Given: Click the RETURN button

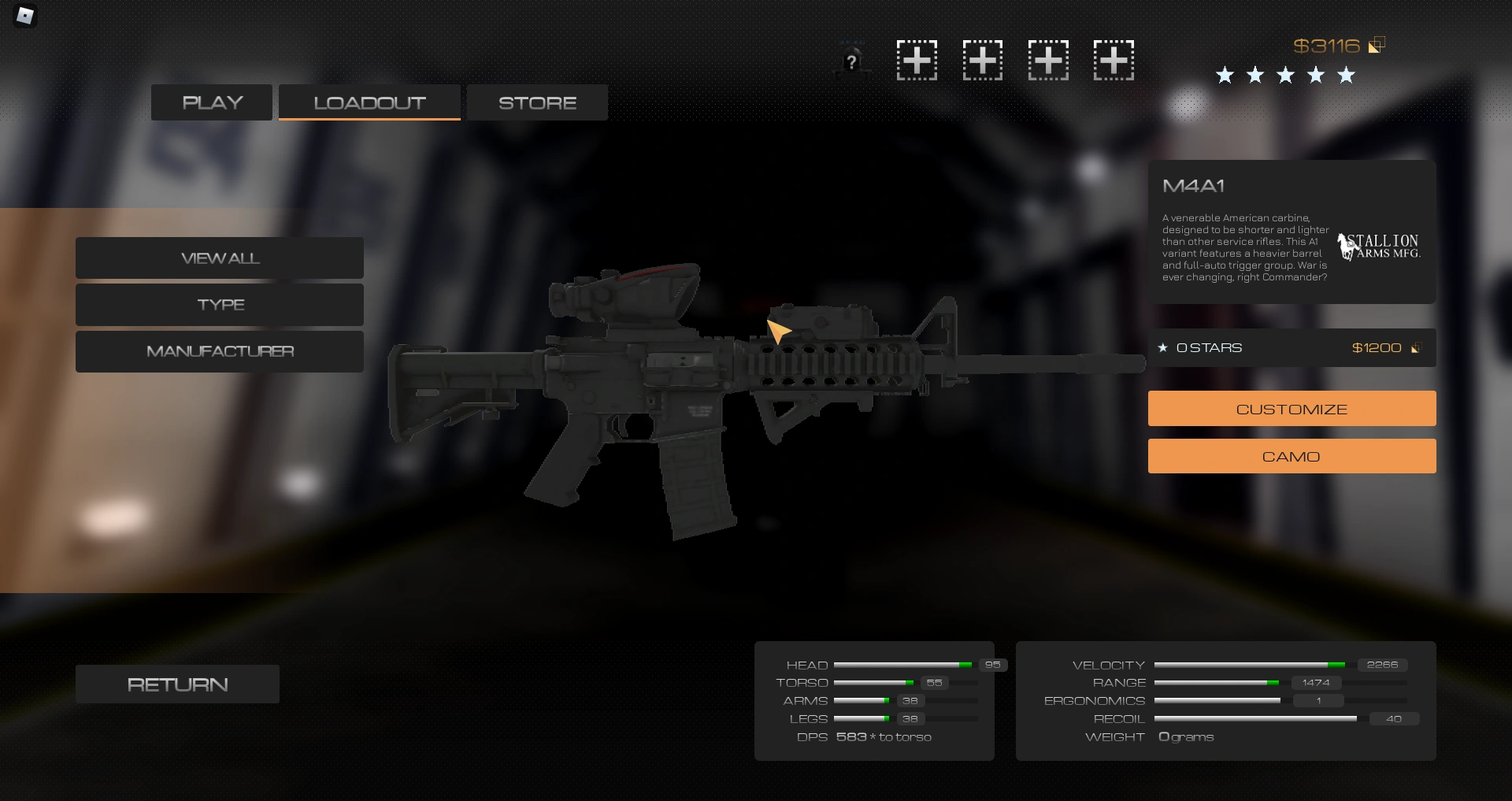Looking at the screenshot, I should (176, 684).
